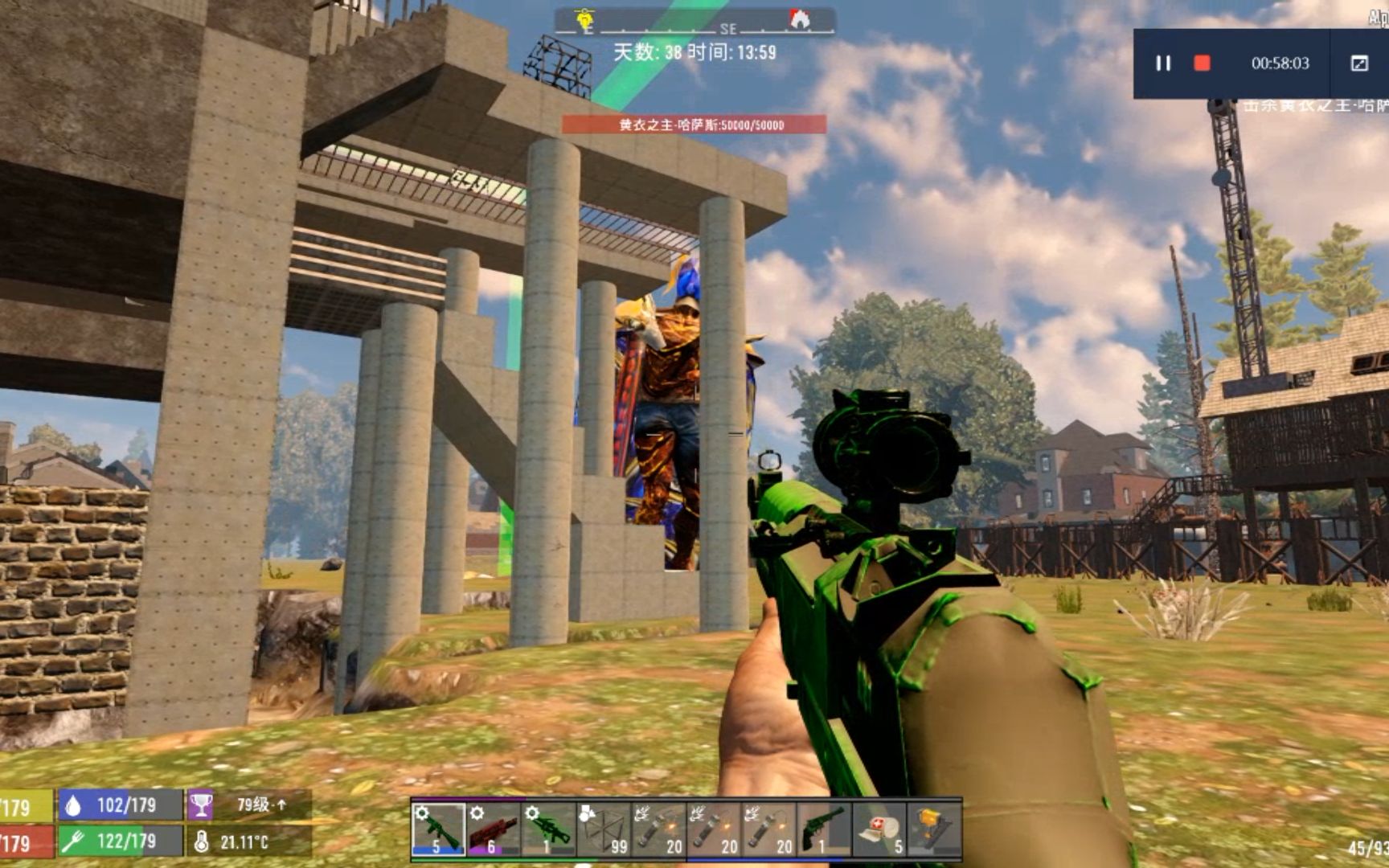Choose the yellow tool in the last slot
Viewport: 1389px width, 868px height.
click(x=933, y=829)
